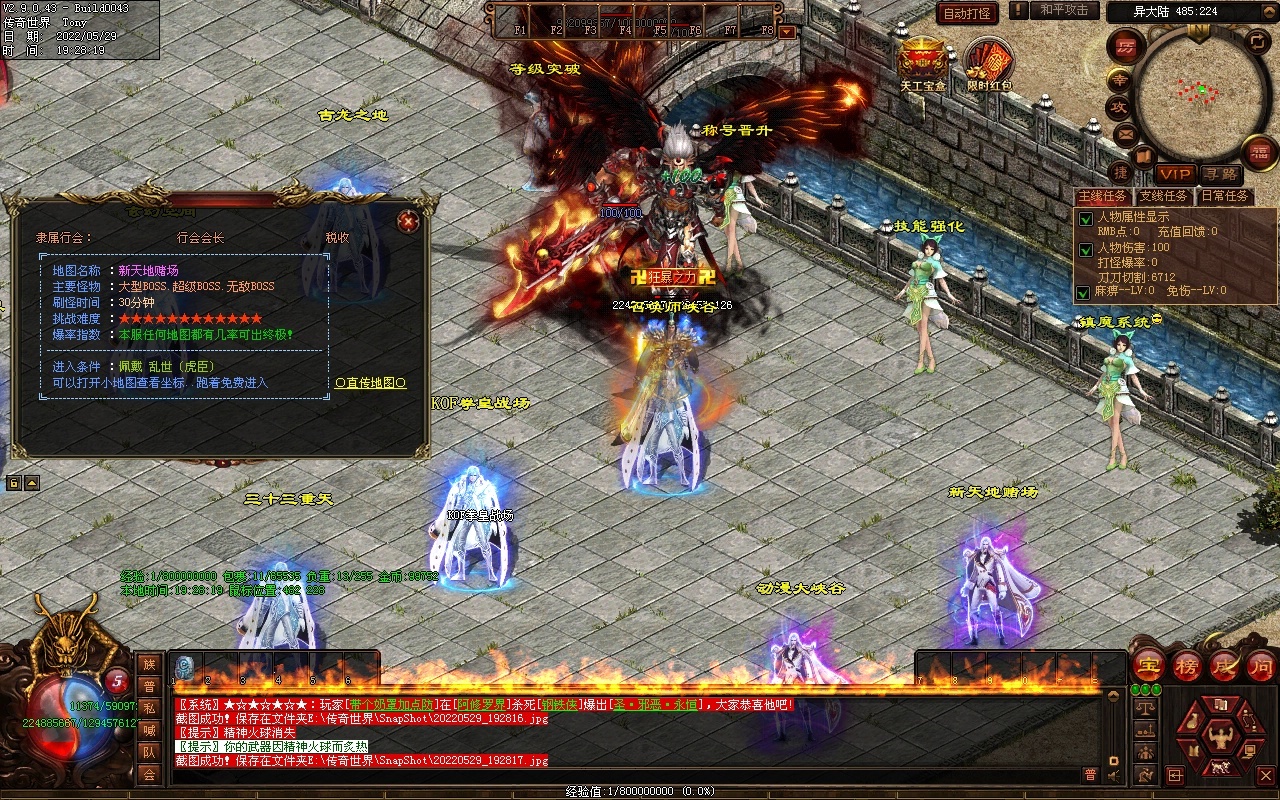Switch to the 日常任务 tab
The width and height of the screenshot is (1280, 800).
1224,196
